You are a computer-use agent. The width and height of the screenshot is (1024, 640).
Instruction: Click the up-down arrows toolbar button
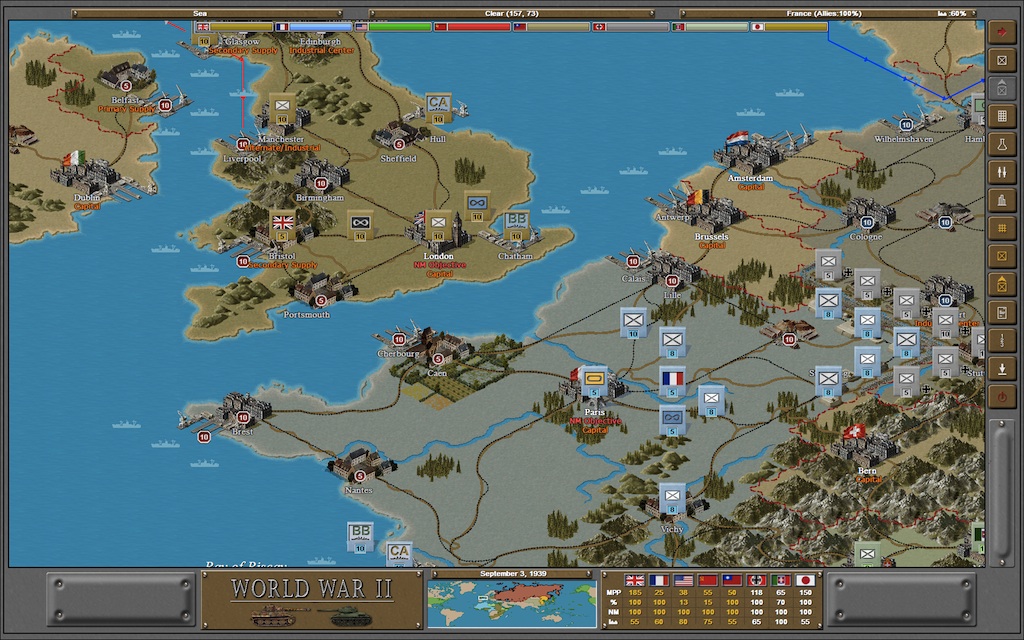click(1001, 173)
